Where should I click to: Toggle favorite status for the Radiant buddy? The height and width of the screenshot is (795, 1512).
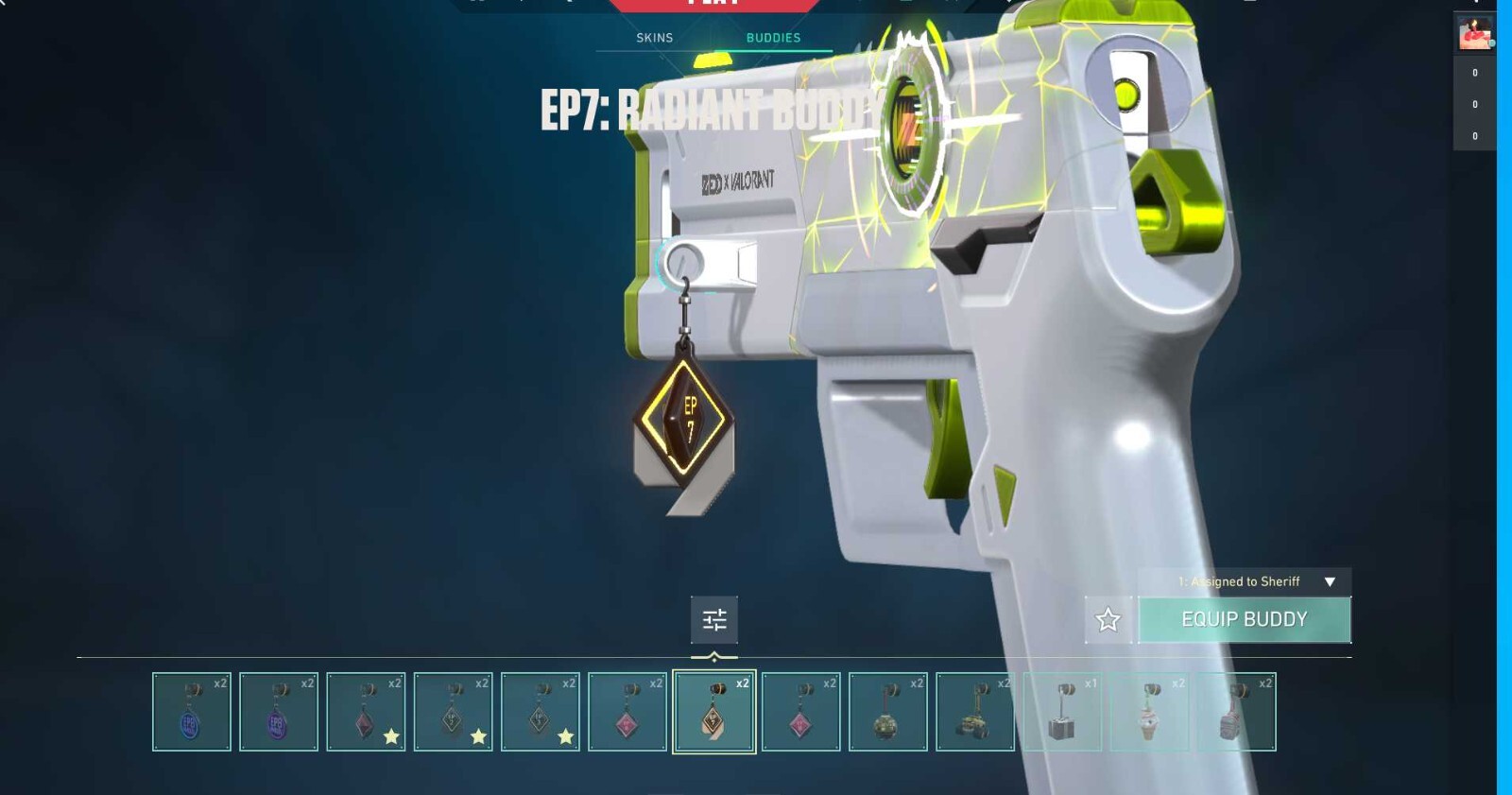[1108, 620]
